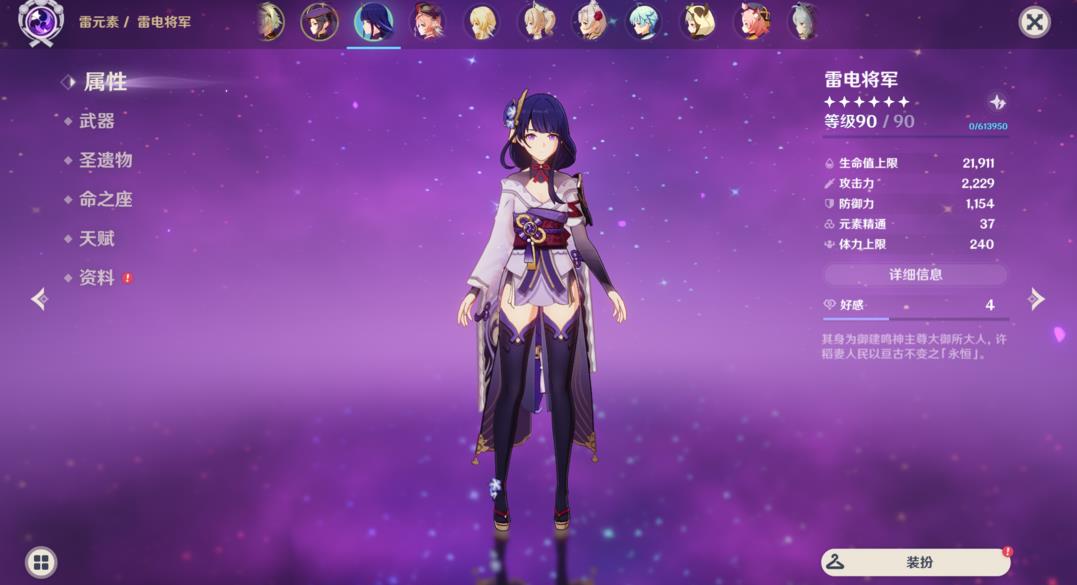Select the purple-capped character portrait
1077x585 pixels.
[x=320, y=21]
